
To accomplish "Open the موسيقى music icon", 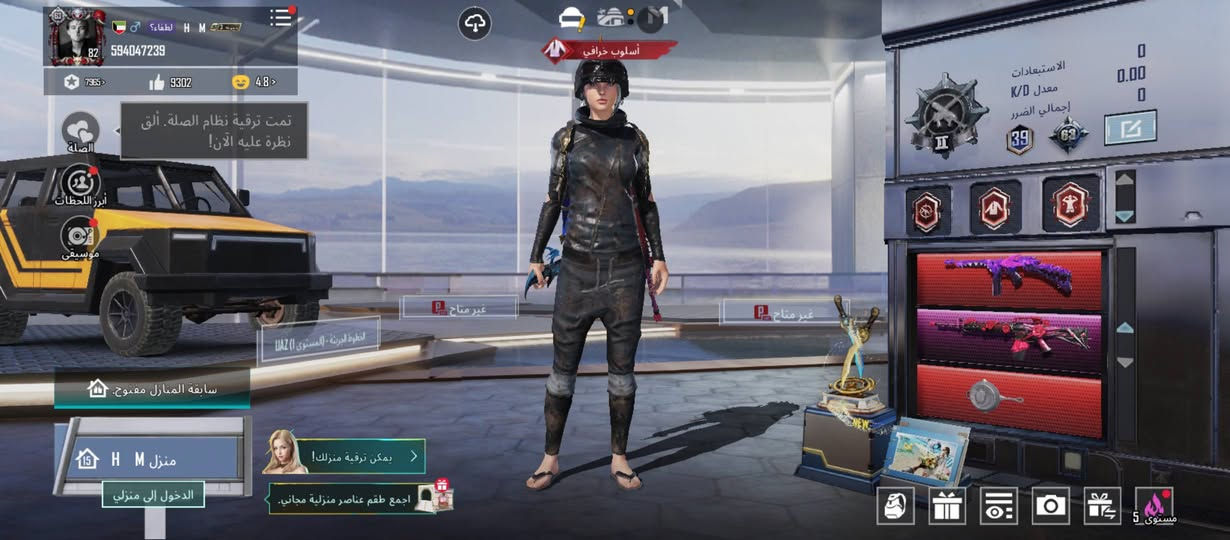I will point(80,238).
